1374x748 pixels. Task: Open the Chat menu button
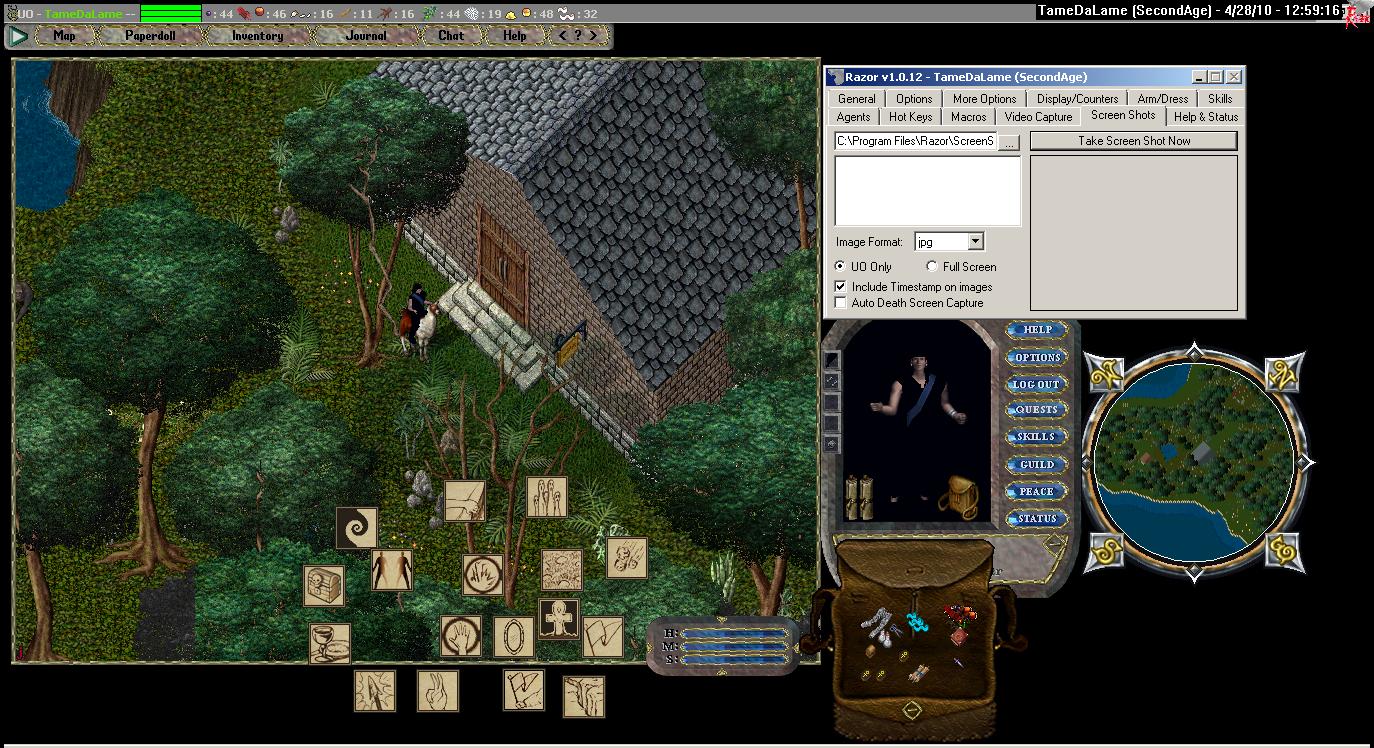(x=451, y=36)
